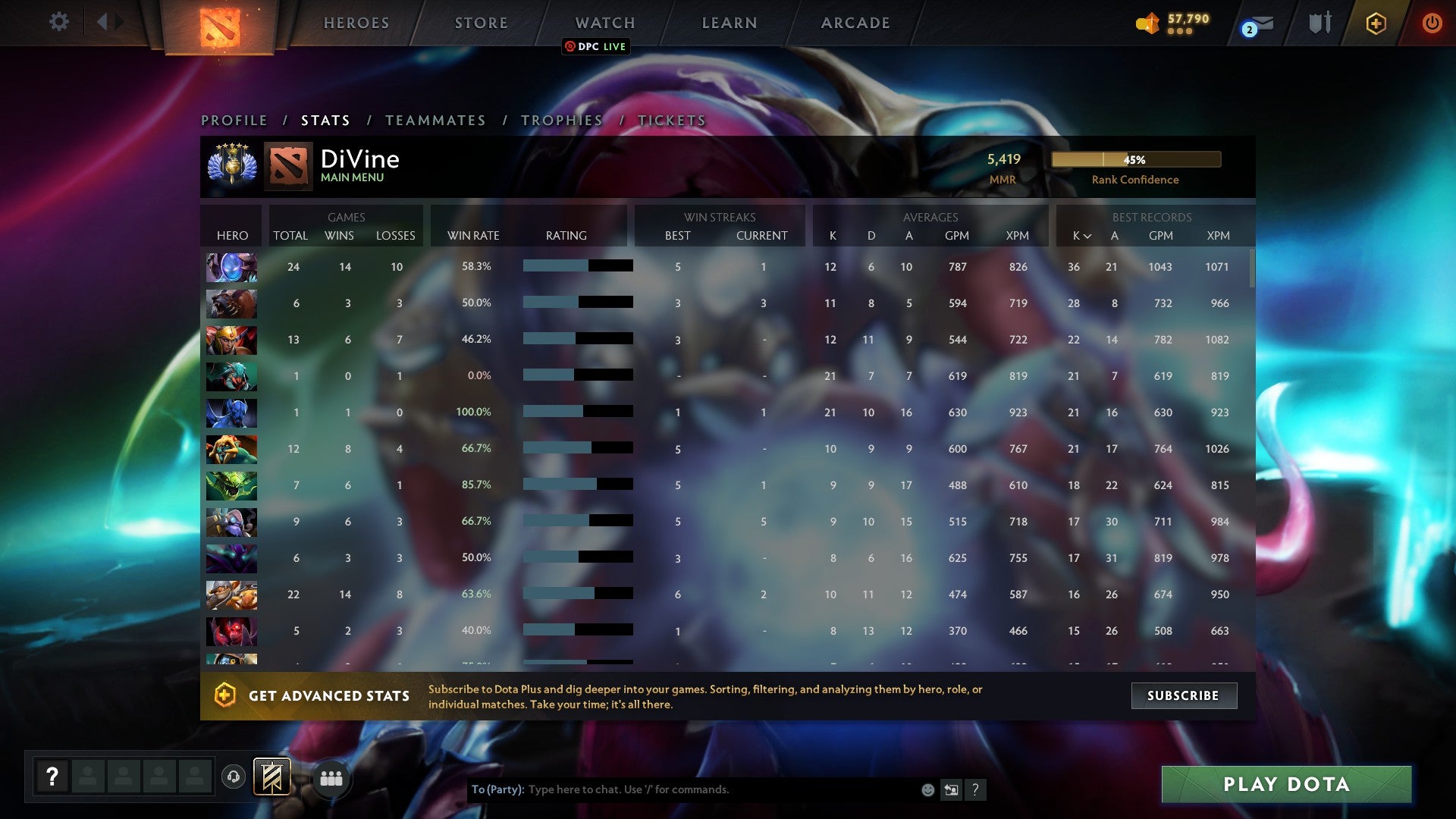
Task: Switch to the TEAMMATES tab
Action: click(436, 120)
